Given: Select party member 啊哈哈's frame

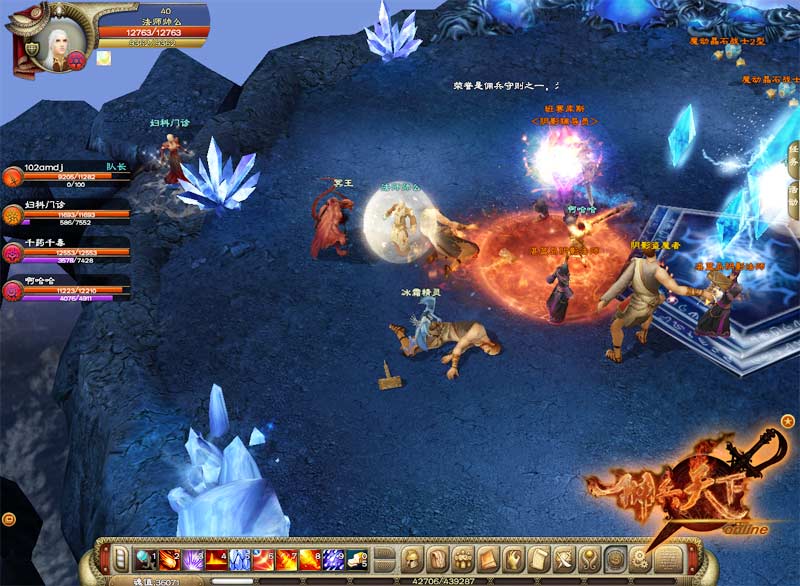Looking at the screenshot, I should [65, 290].
